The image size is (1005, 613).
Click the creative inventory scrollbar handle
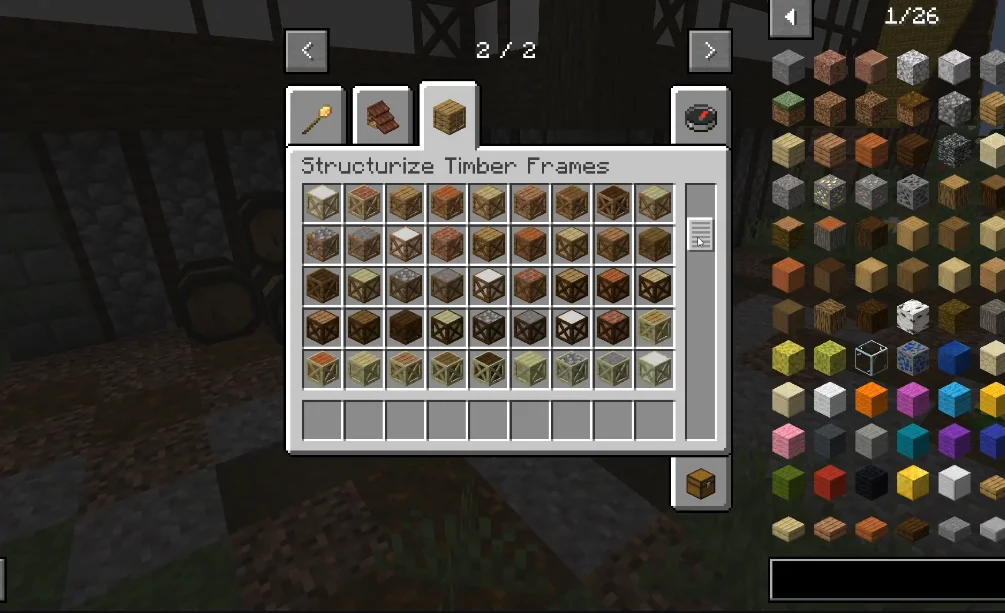pyautogui.click(x=701, y=234)
